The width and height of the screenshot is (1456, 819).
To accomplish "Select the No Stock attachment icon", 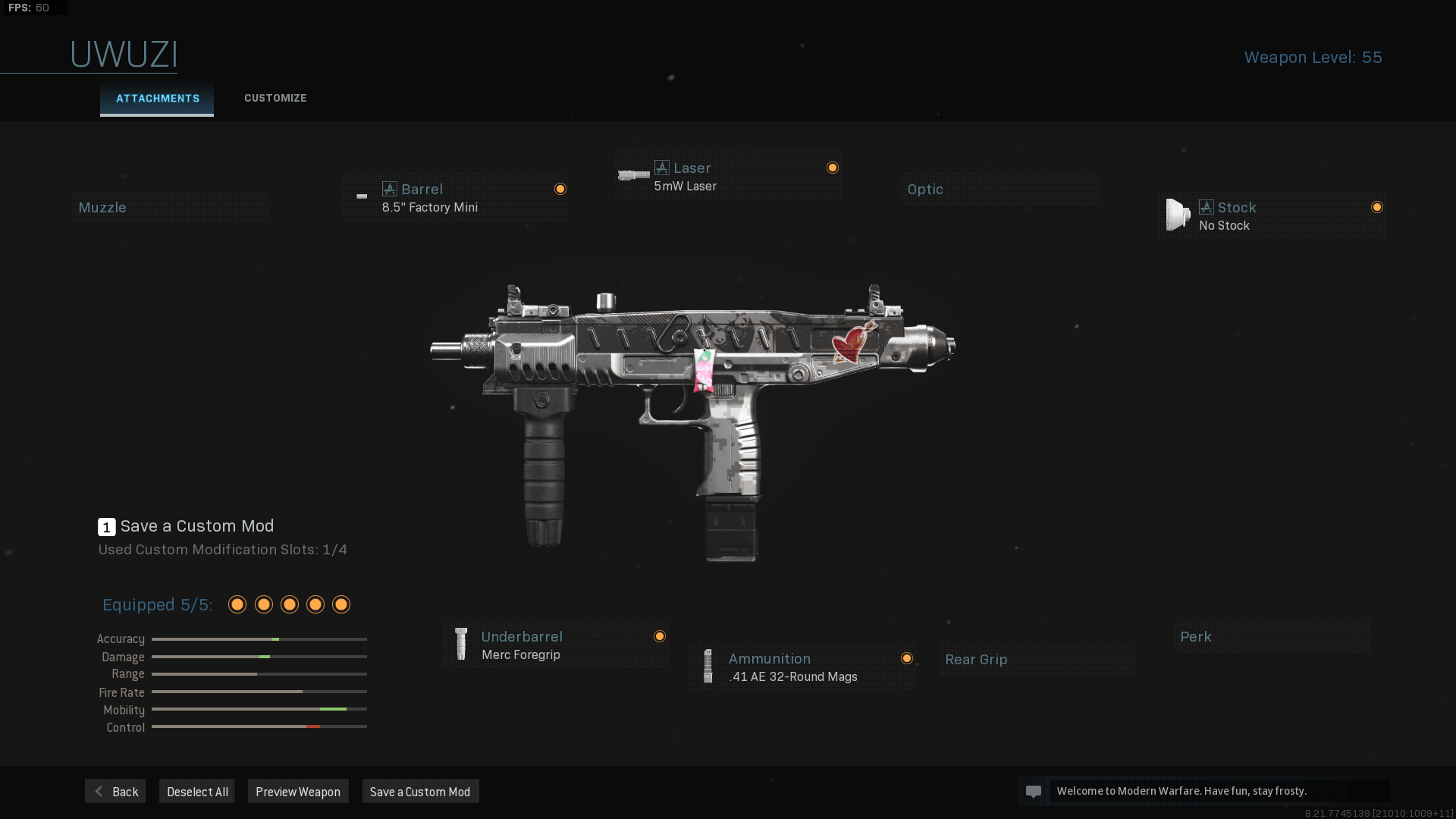I will 1178,215.
